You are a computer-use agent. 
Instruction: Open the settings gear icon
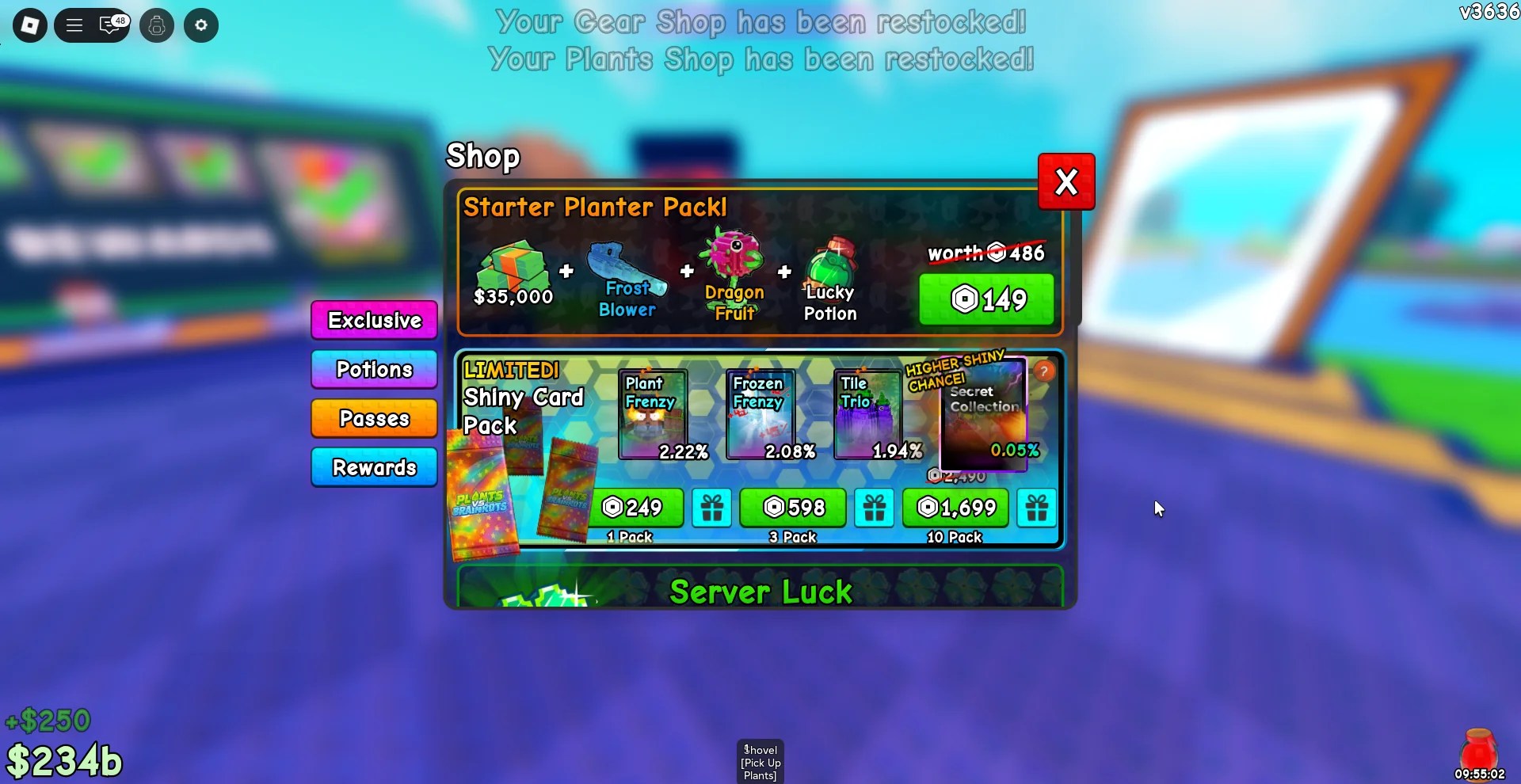point(200,25)
